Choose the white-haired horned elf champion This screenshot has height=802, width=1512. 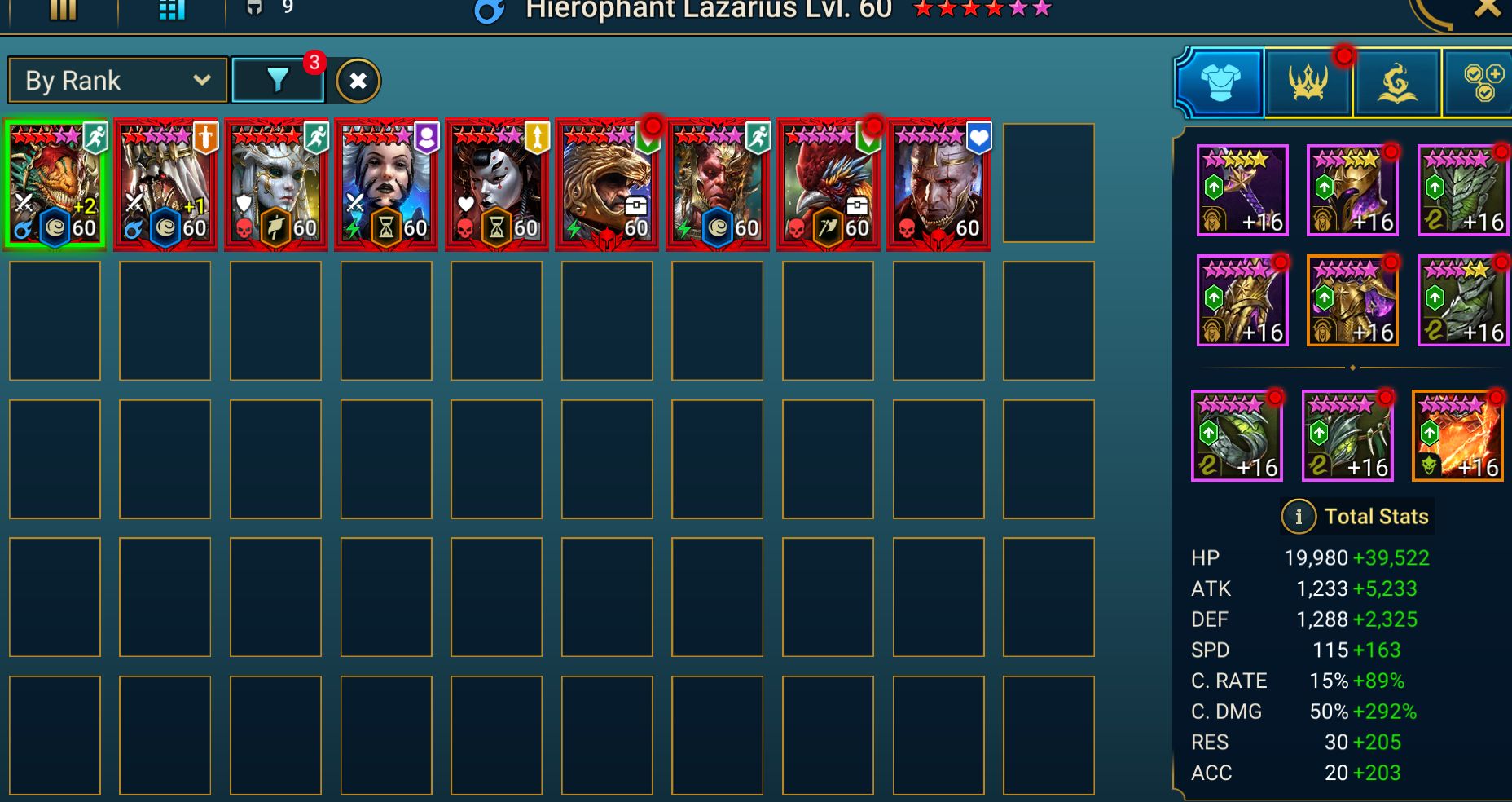point(275,184)
